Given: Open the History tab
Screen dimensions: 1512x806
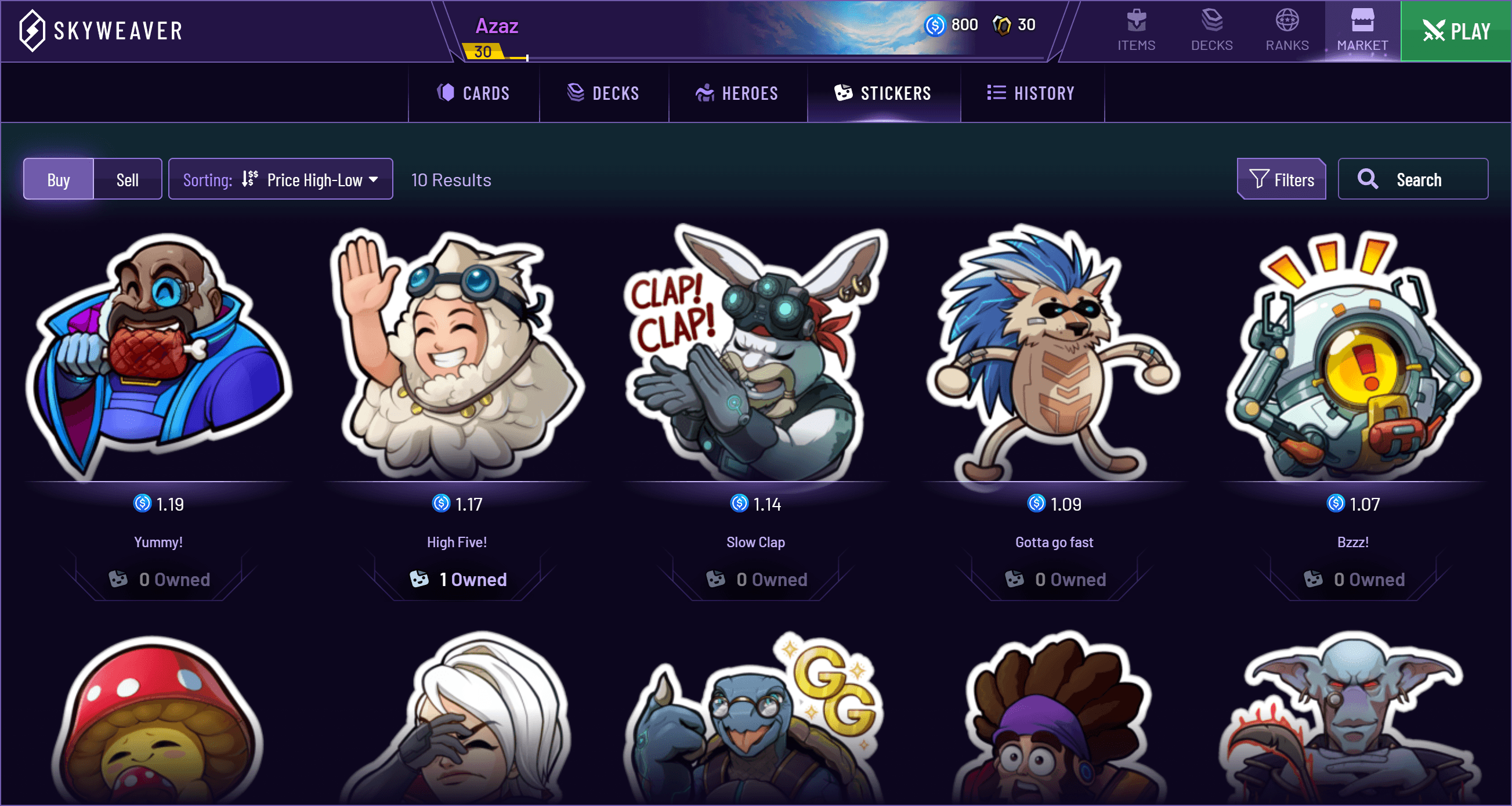Looking at the screenshot, I should pos(1032,93).
